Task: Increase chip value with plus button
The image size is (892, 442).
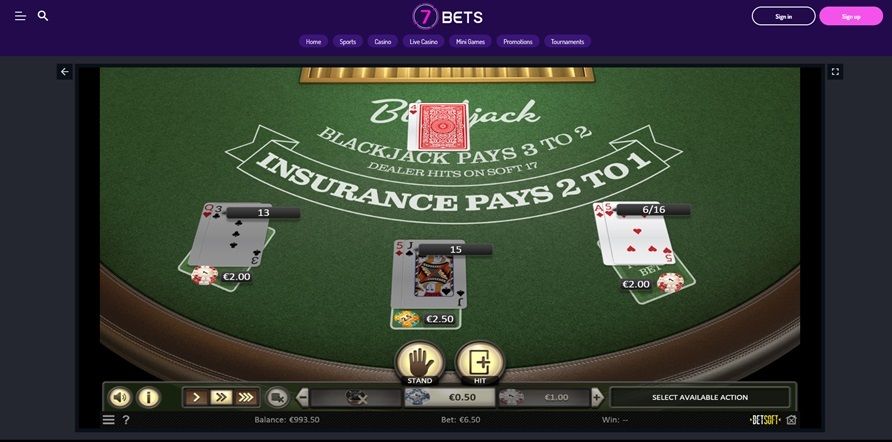Action: pos(597,397)
